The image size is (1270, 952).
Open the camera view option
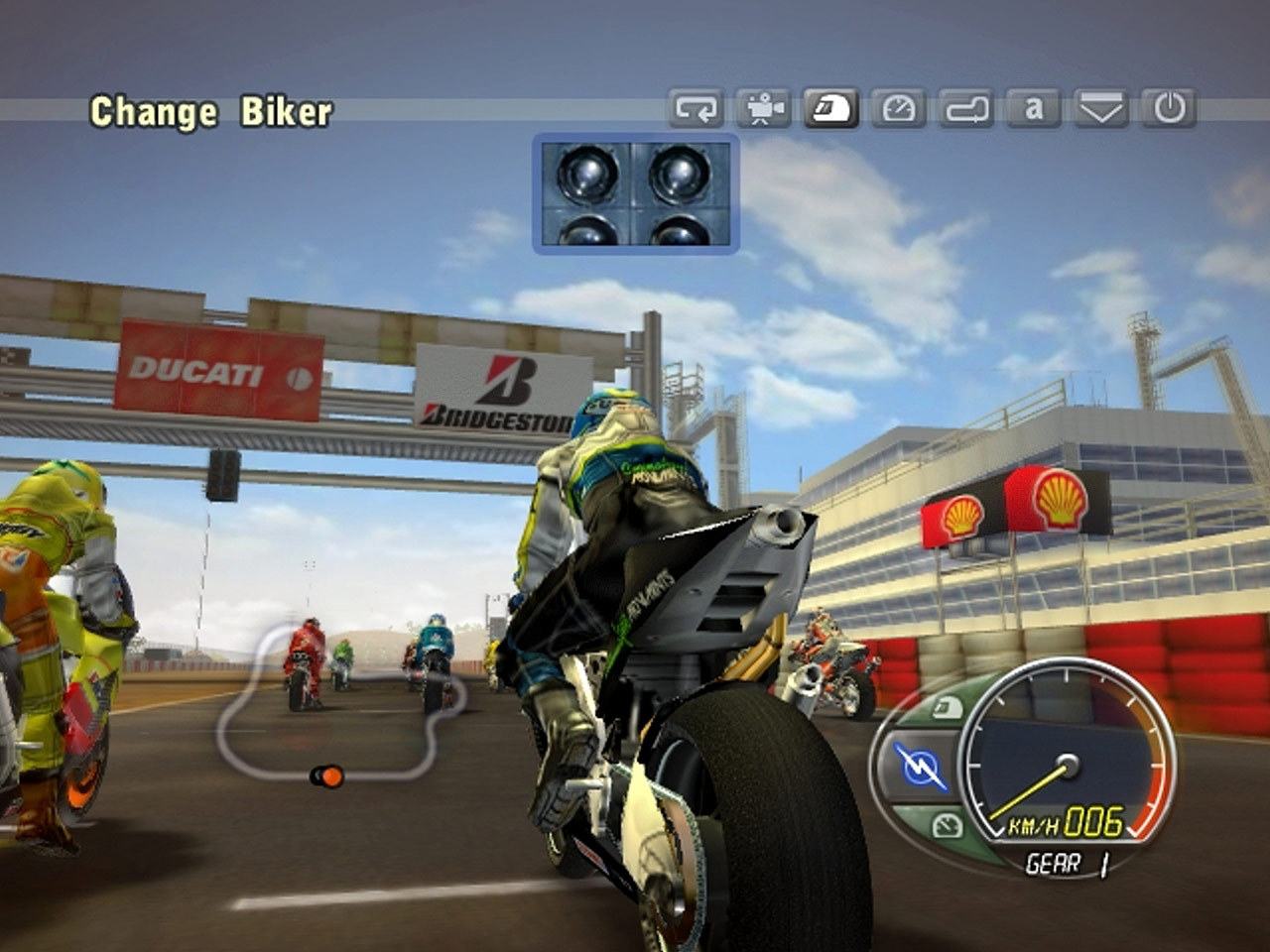(764, 108)
